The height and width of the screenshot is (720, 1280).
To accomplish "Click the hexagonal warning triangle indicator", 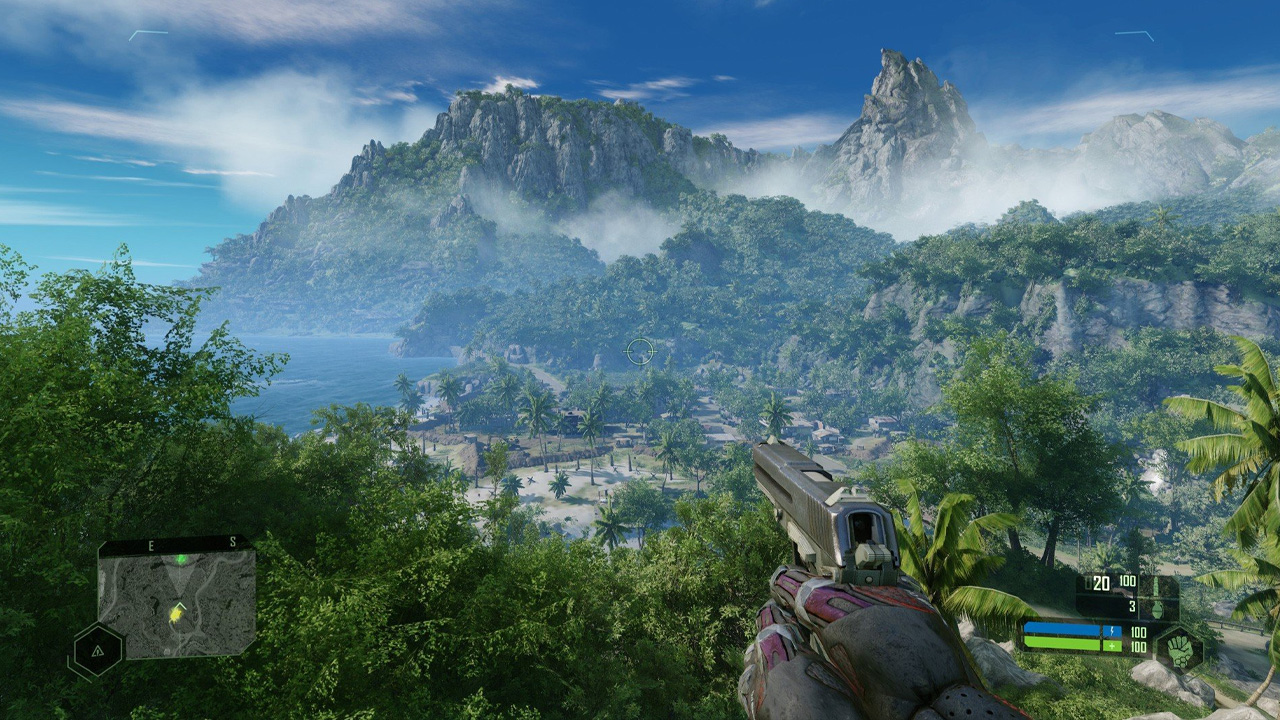I will pyautogui.click(x=98, y=650).
